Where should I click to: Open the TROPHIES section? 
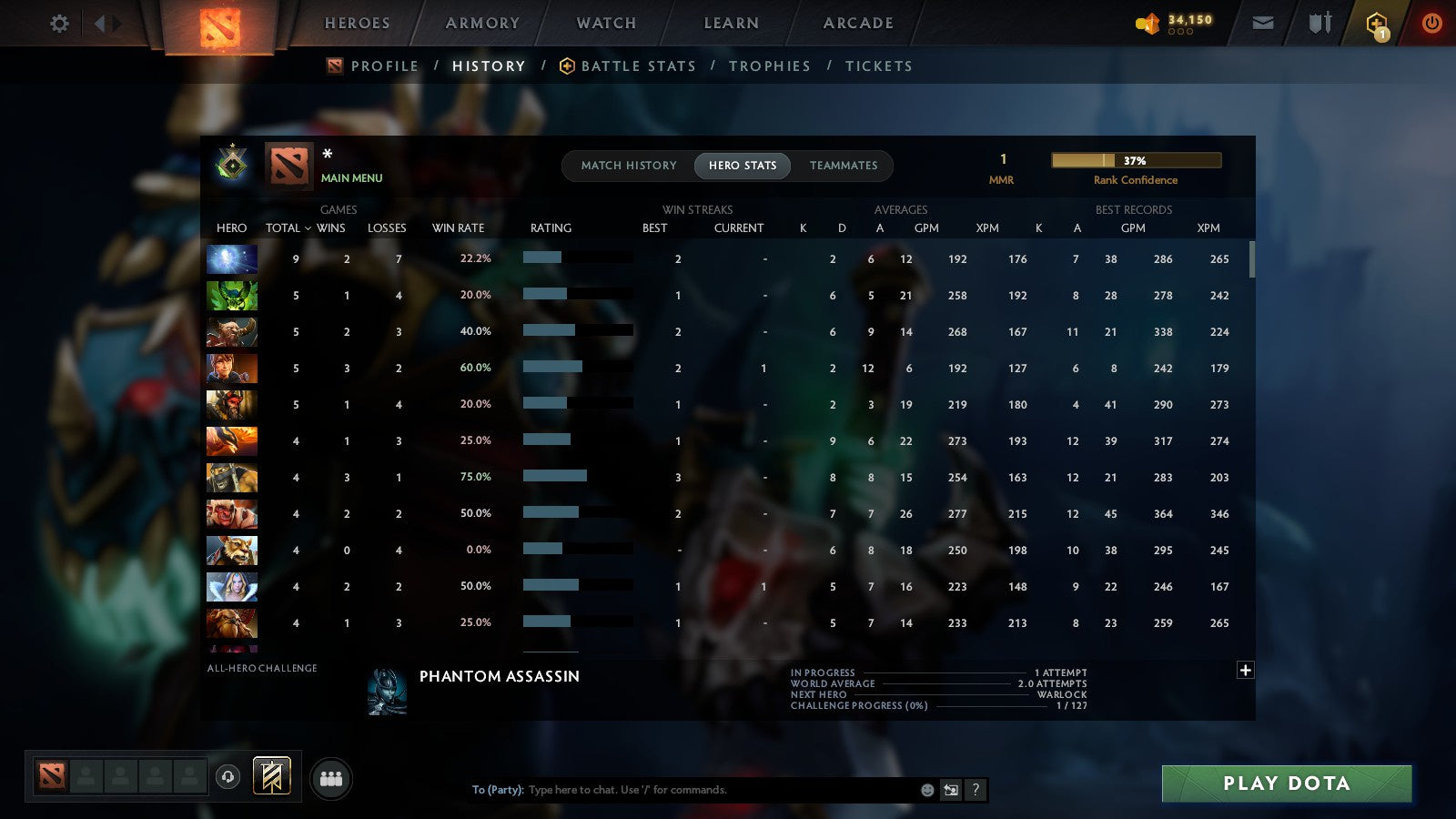coord(771,66)
